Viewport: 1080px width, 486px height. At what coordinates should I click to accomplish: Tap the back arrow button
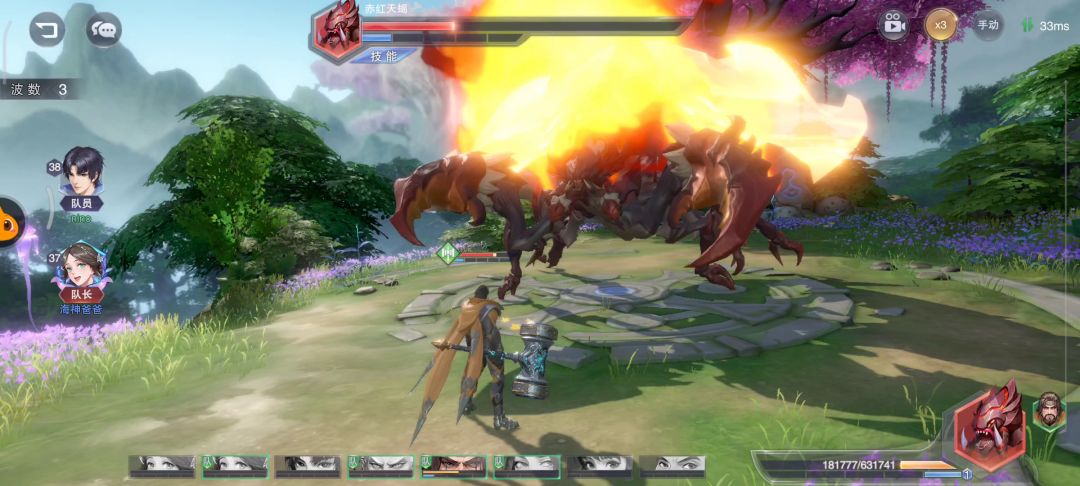(x=46, y=29)
